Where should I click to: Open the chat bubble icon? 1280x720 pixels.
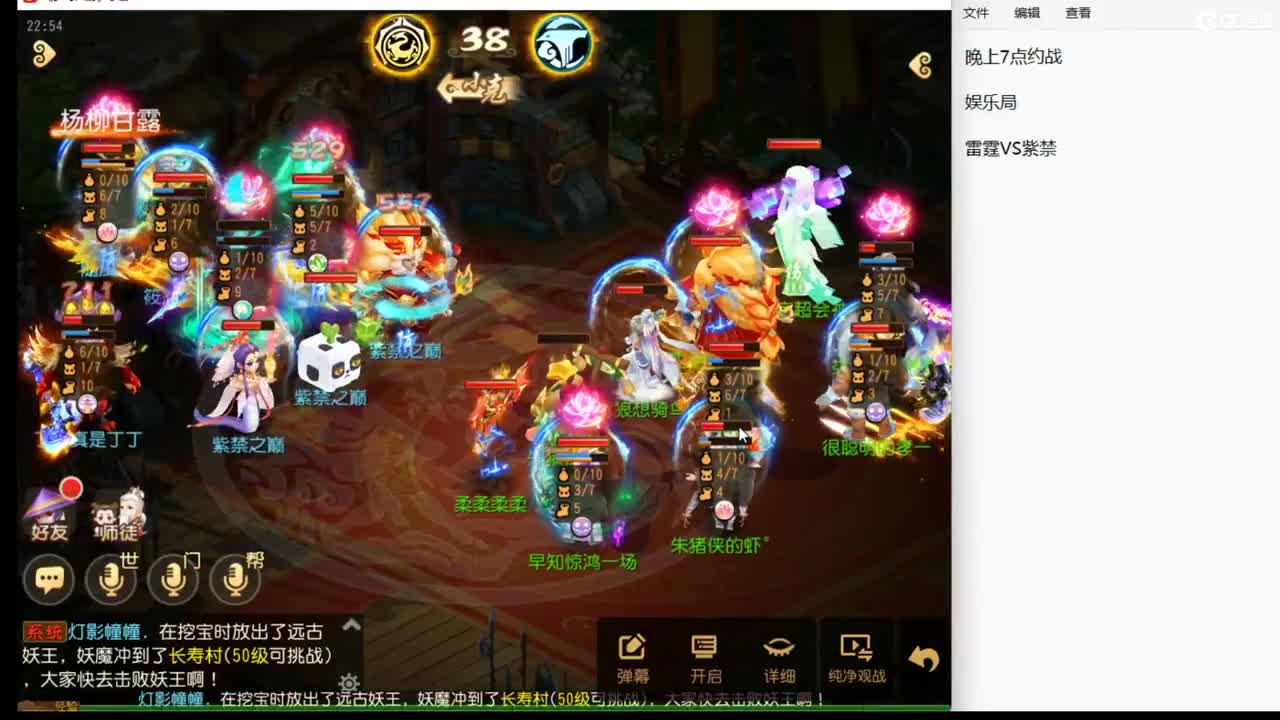click(47, 579)
